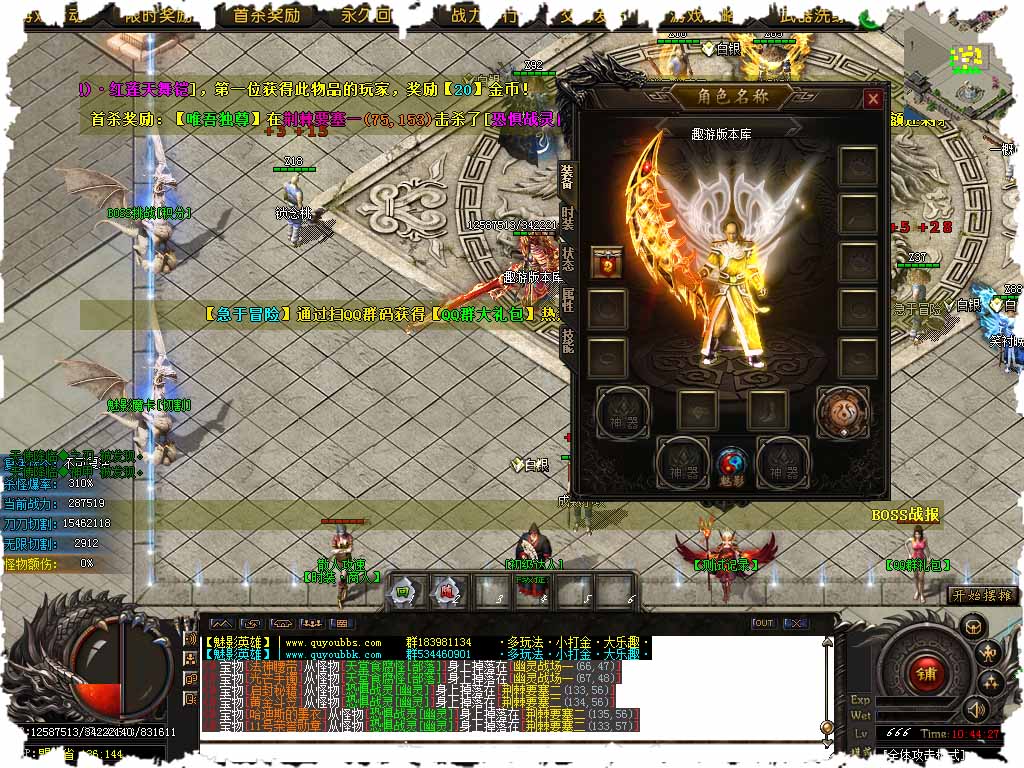The width and height of the screenshot is (1024, 768).
Task: Close the character panel
Action: pos(873,99)
